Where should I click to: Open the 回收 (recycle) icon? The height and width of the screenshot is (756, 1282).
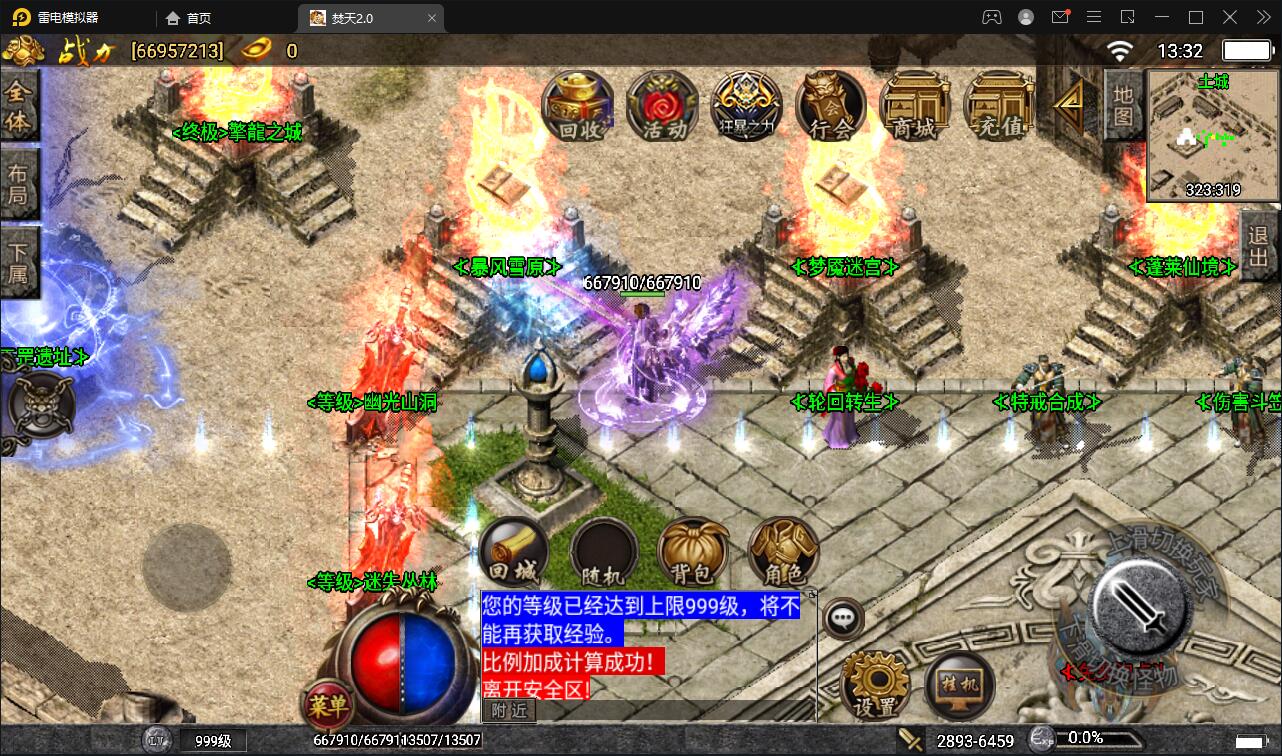point(578,105)
